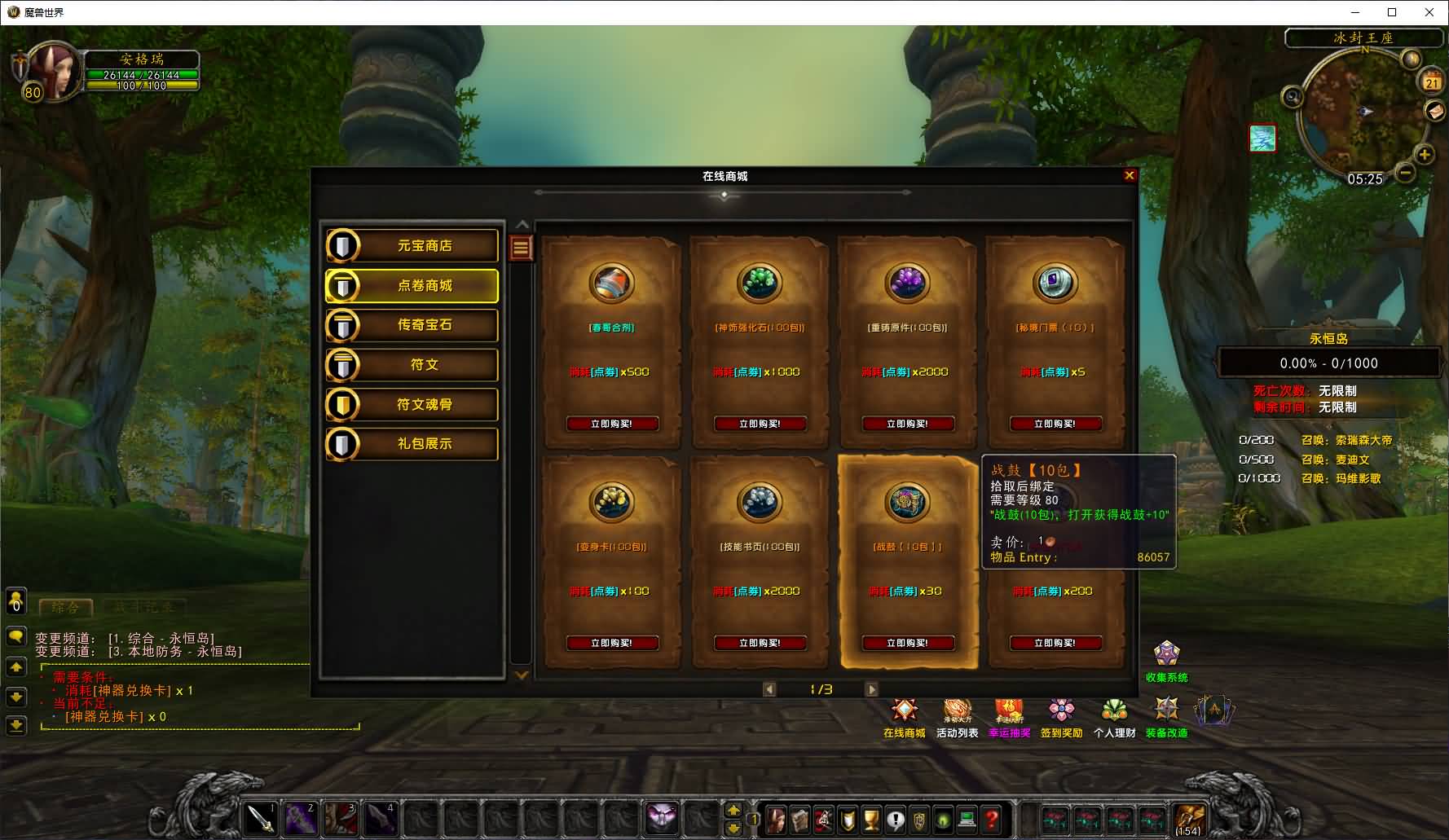Buy the 春哥合剂 item now
Screen dimensions: 1449x840
pos(611,424)
